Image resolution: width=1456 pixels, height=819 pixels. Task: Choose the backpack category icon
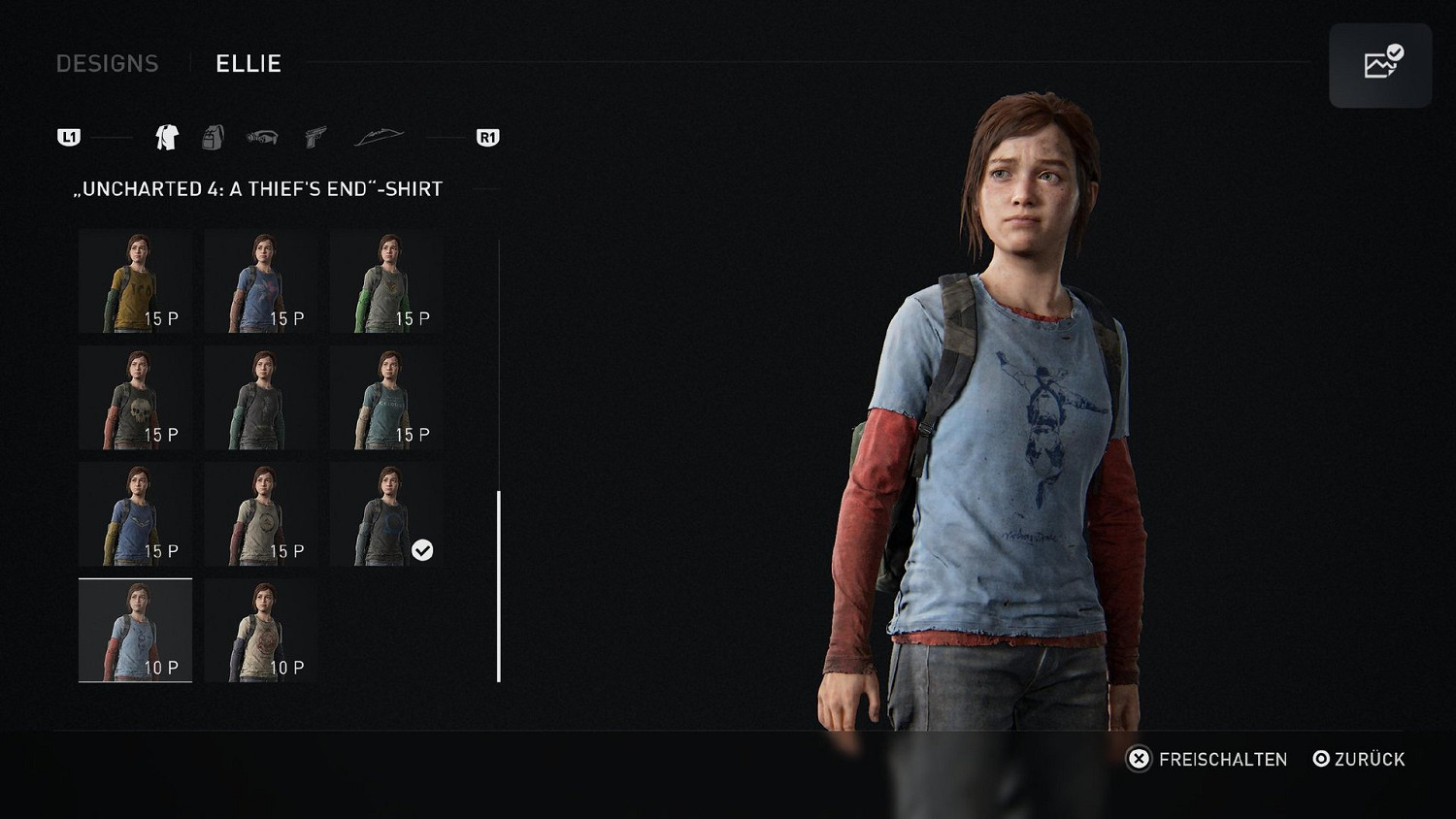click(x=213, y=138)
